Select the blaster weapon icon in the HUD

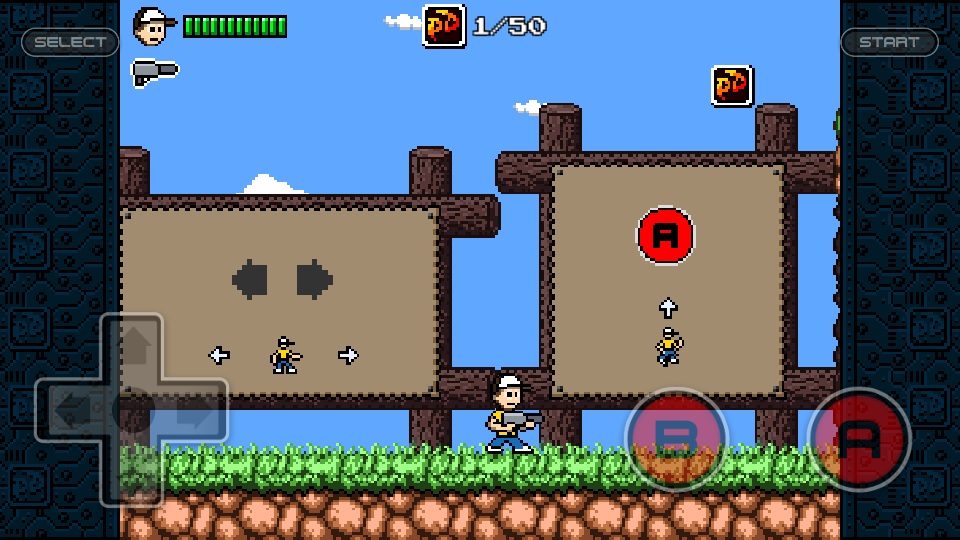pyautogui.click(x=154, y=71)
